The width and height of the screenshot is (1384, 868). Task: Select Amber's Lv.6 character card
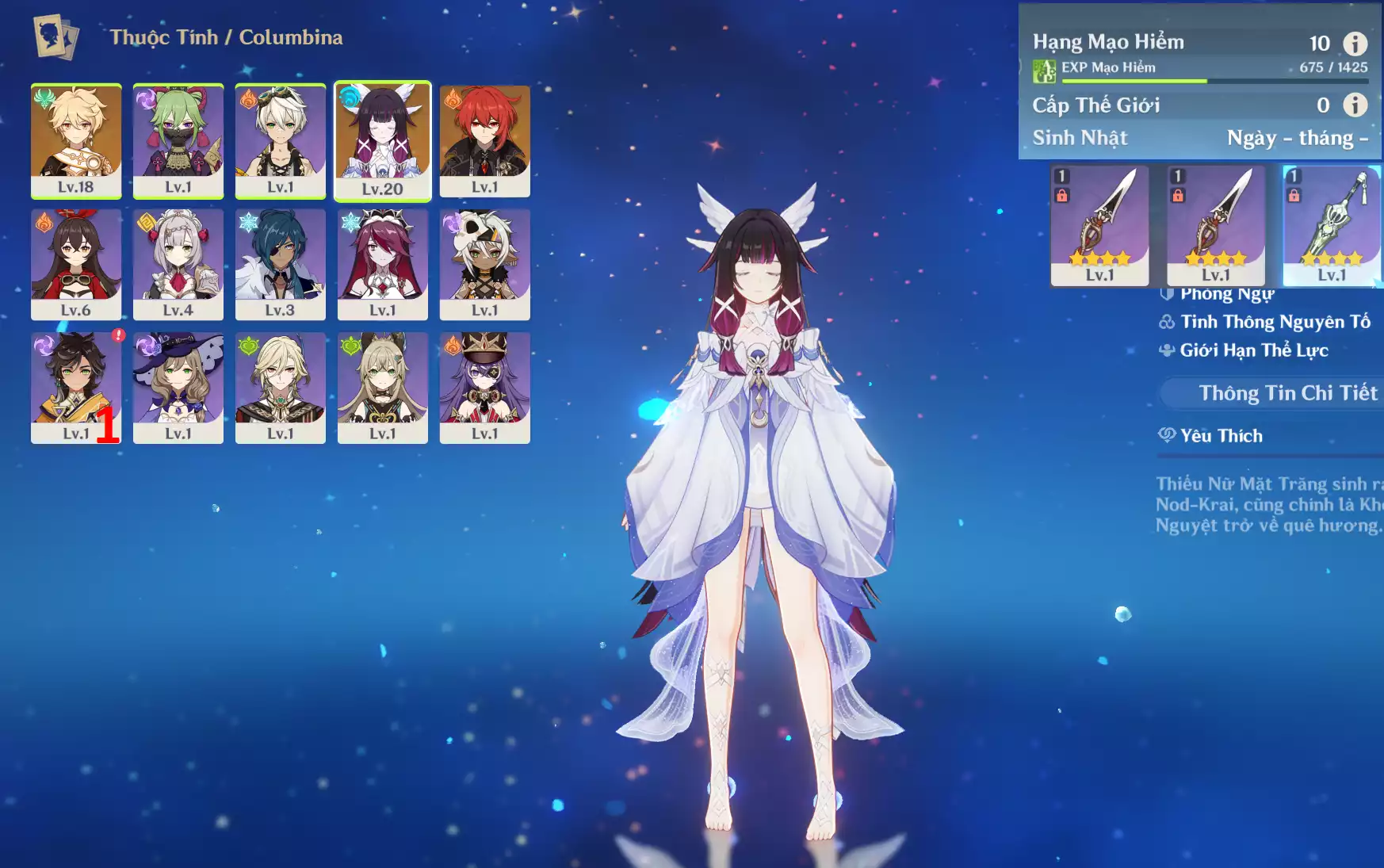click(76, 264)
